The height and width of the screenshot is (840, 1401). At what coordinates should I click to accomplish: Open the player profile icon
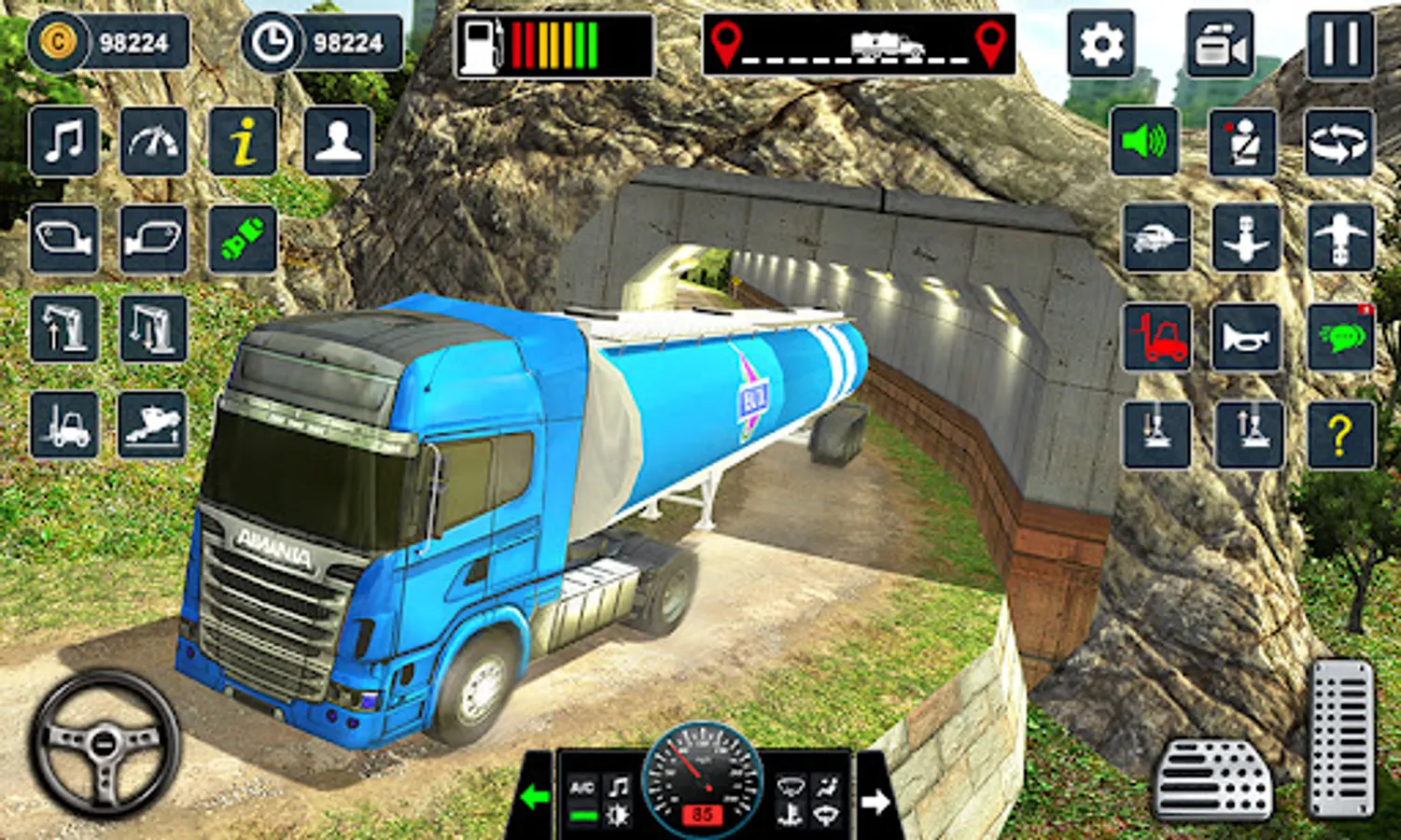[x=338, y=142]
